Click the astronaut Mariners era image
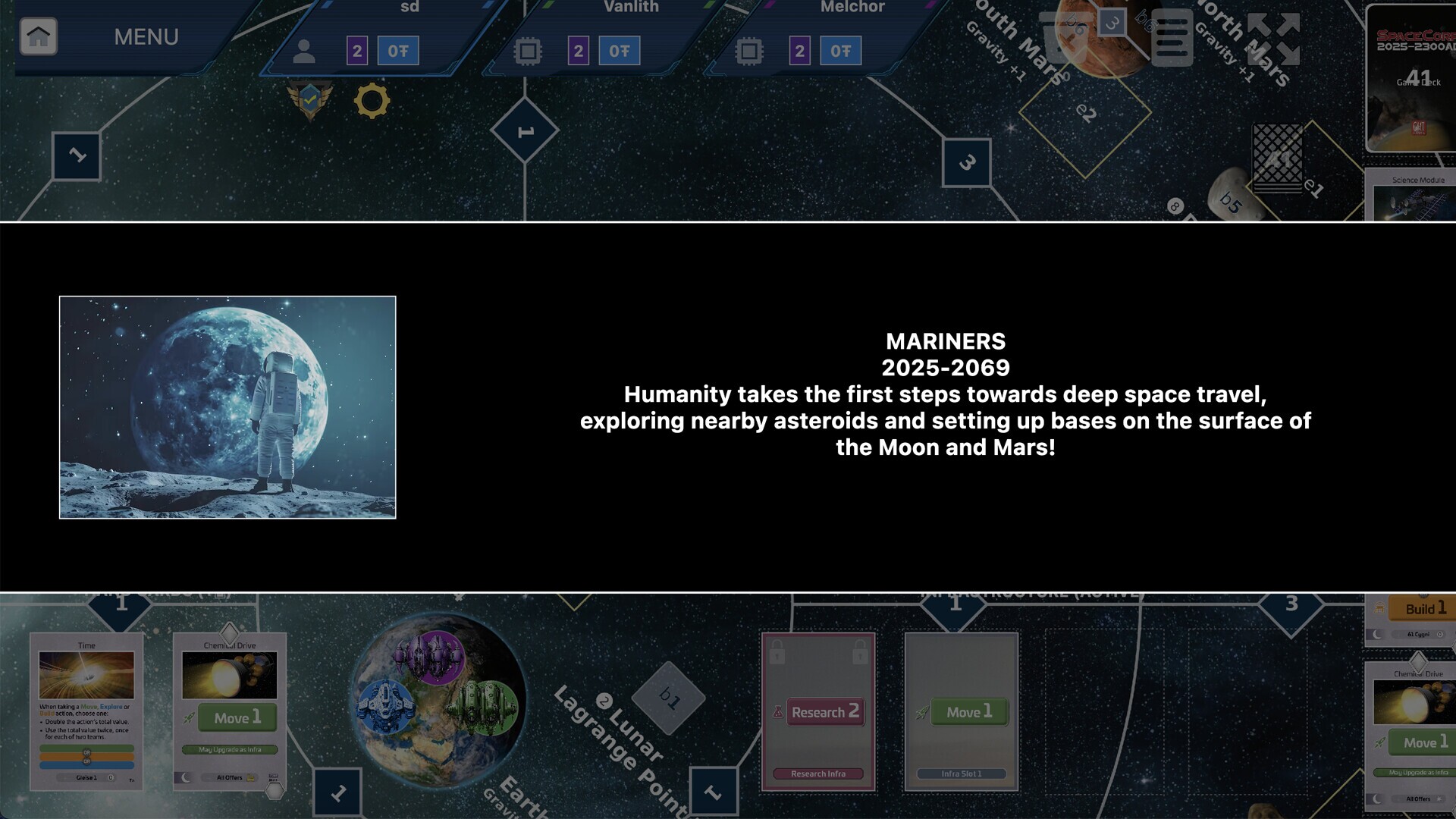The height and width of the screenshot is (819, 1456). click(x=227, y=407)
